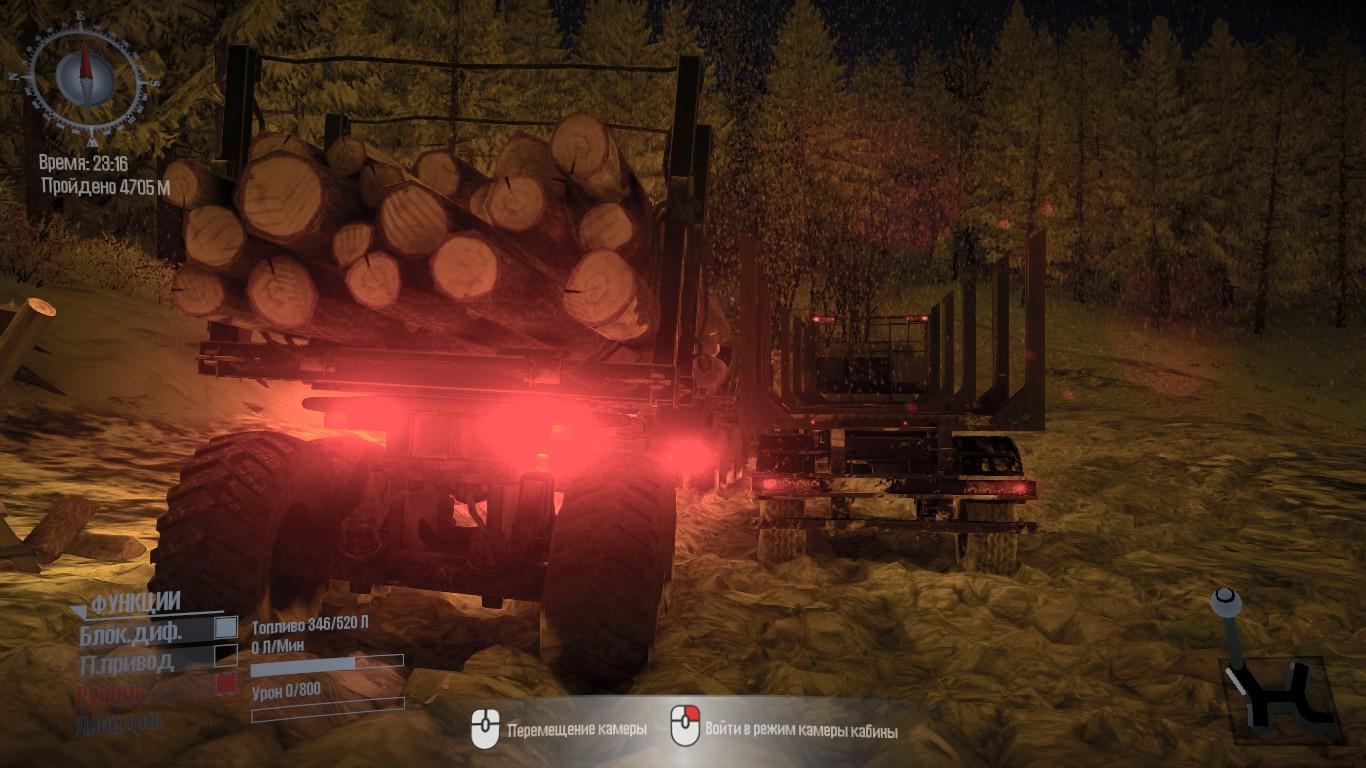Toggle the Блок.диф. differential lock
Image resolution: width=1366 pixels, height=768 pixels.
point(226,627)
